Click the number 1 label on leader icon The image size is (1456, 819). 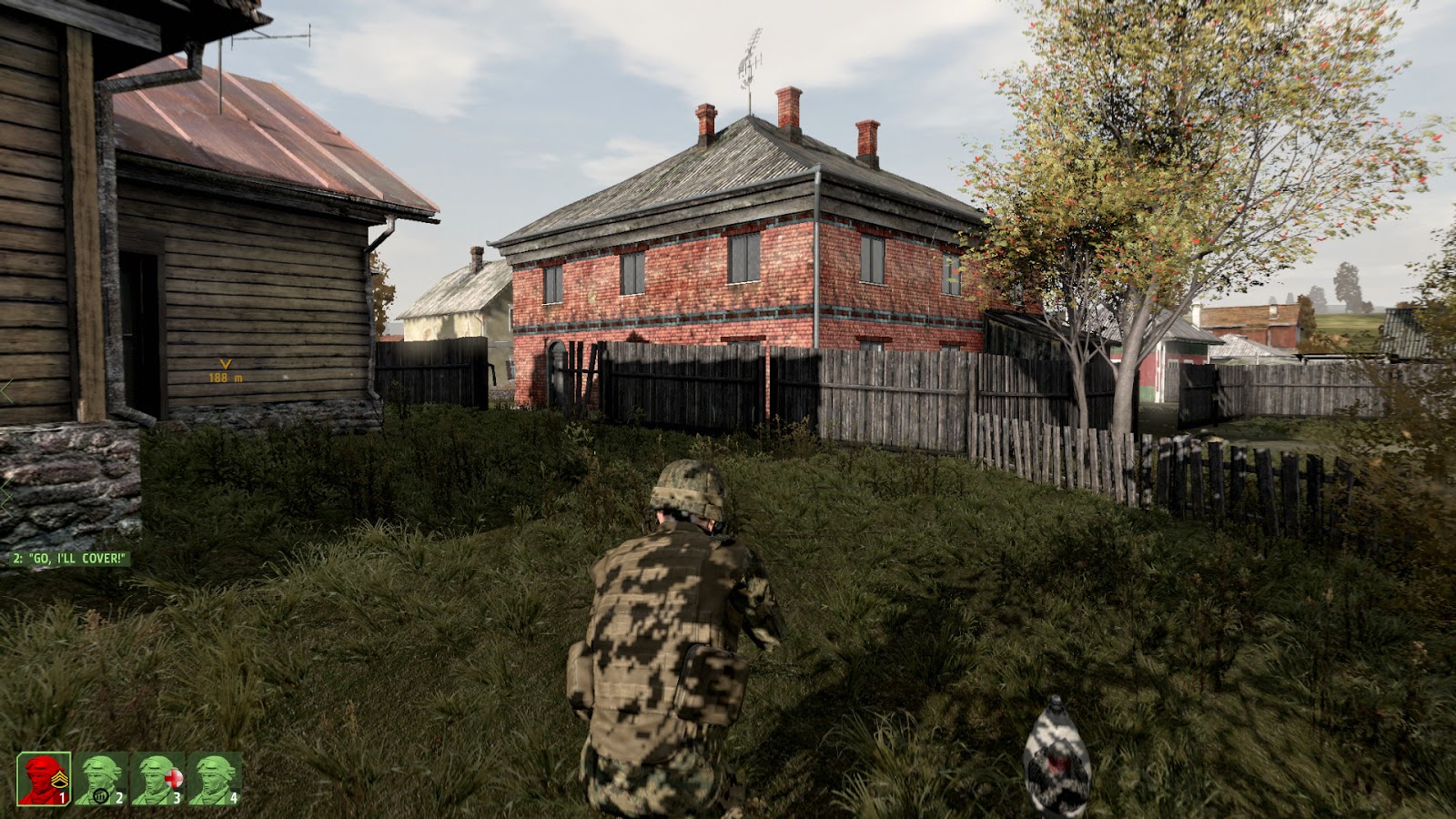point(63,797)
